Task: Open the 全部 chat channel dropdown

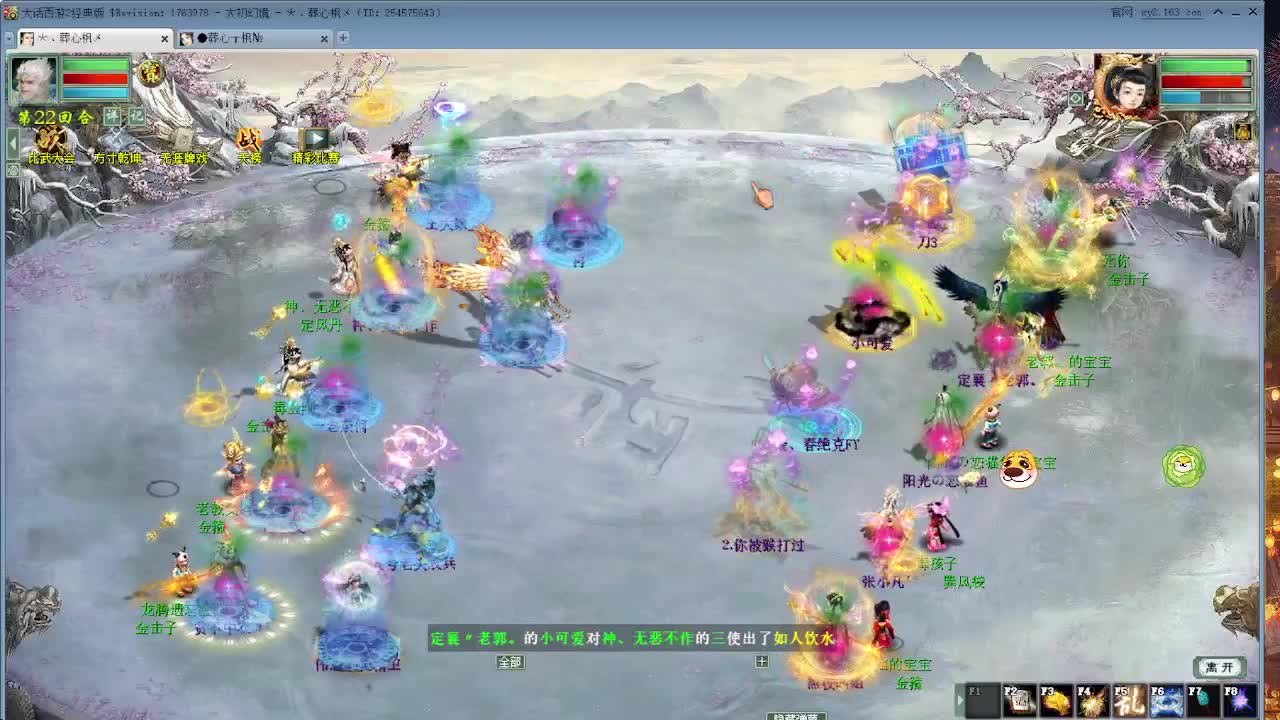Action: (511, 662)
